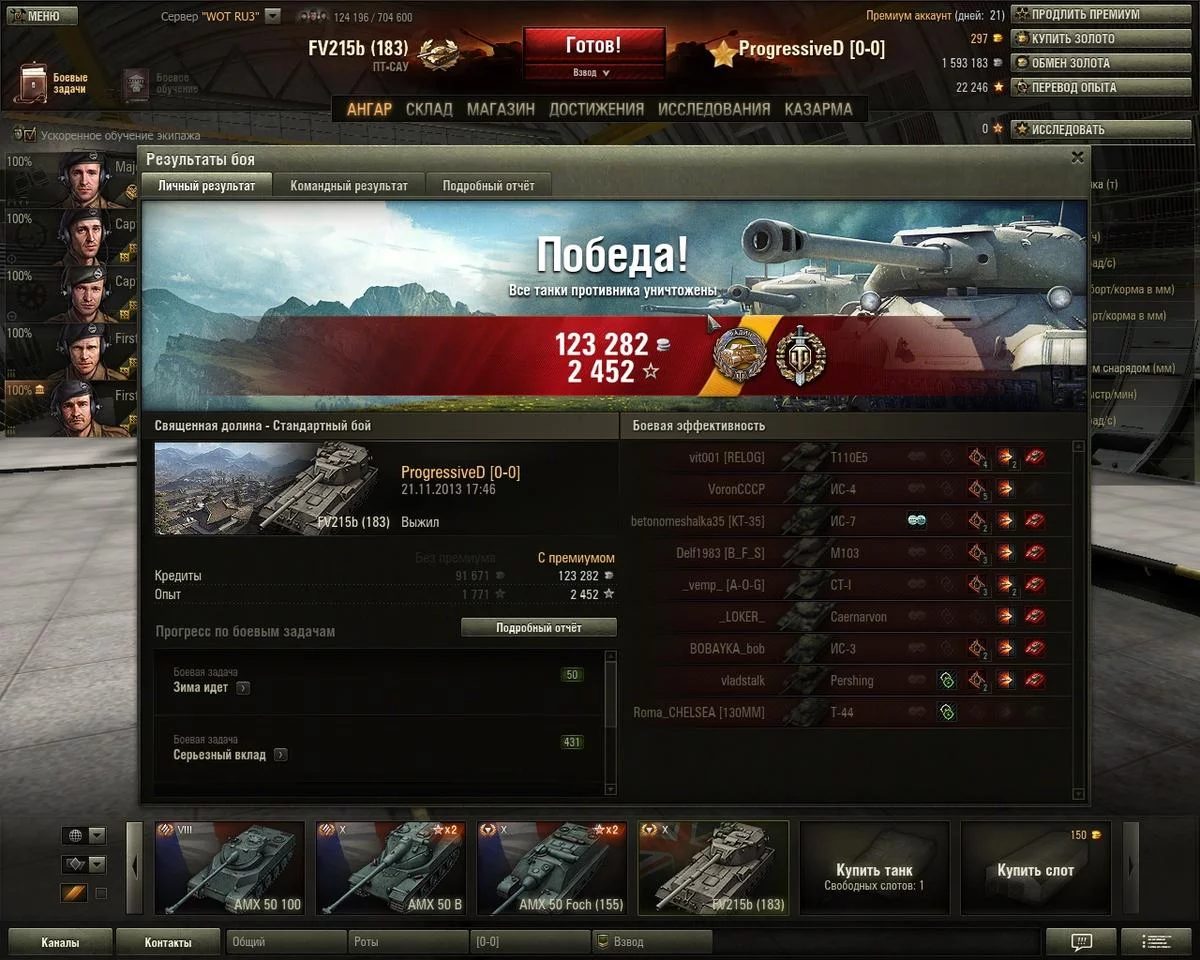The height and width of the screenshot is (960, 1200).
Task: Expand the Зима идет battle task
Action: pyautogui.click(x=243, y=688)
